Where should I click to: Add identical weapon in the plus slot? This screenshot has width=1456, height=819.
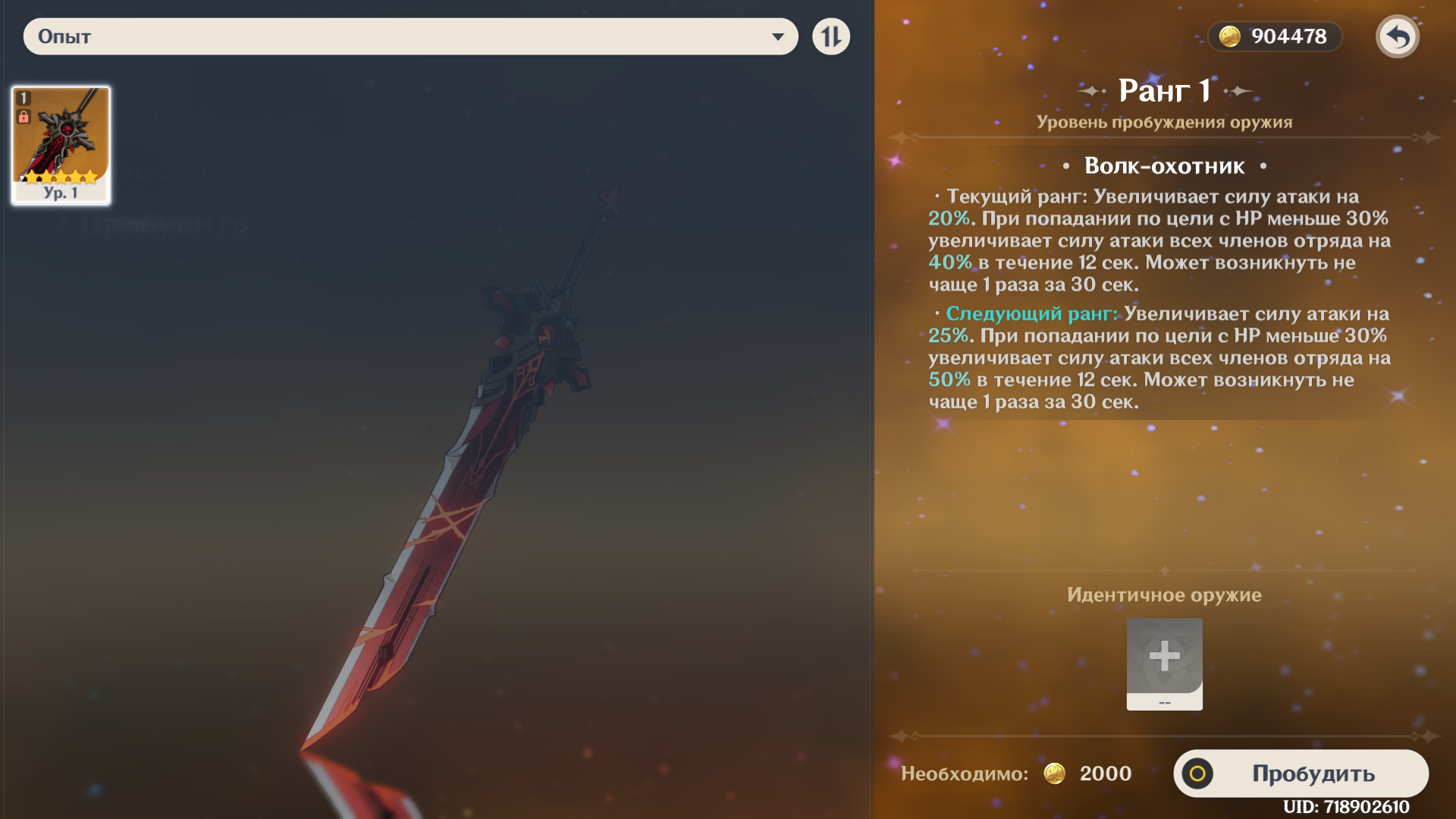coord(1164,658)
